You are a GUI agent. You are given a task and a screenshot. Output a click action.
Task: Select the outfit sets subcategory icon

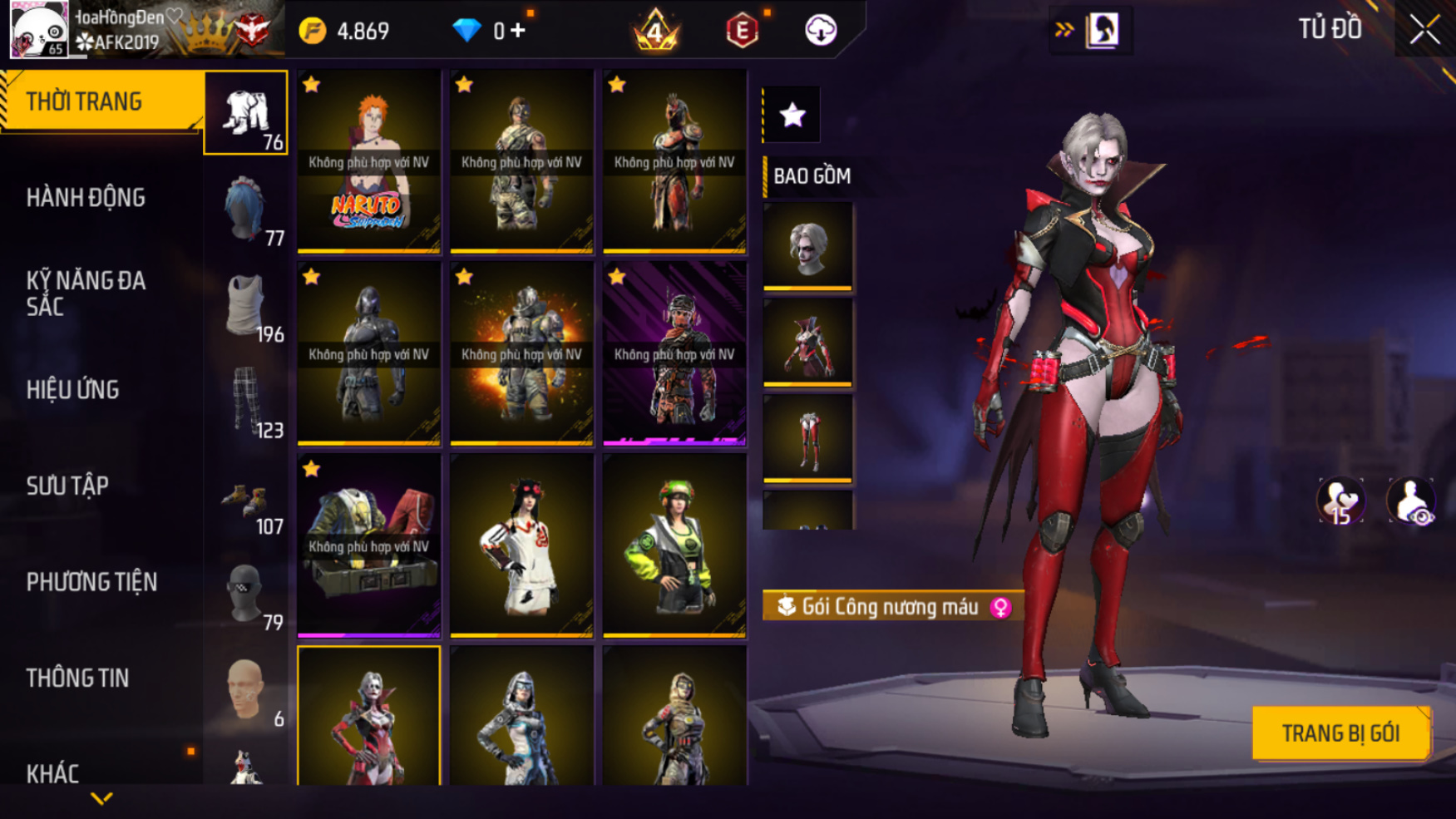[246, 112]
